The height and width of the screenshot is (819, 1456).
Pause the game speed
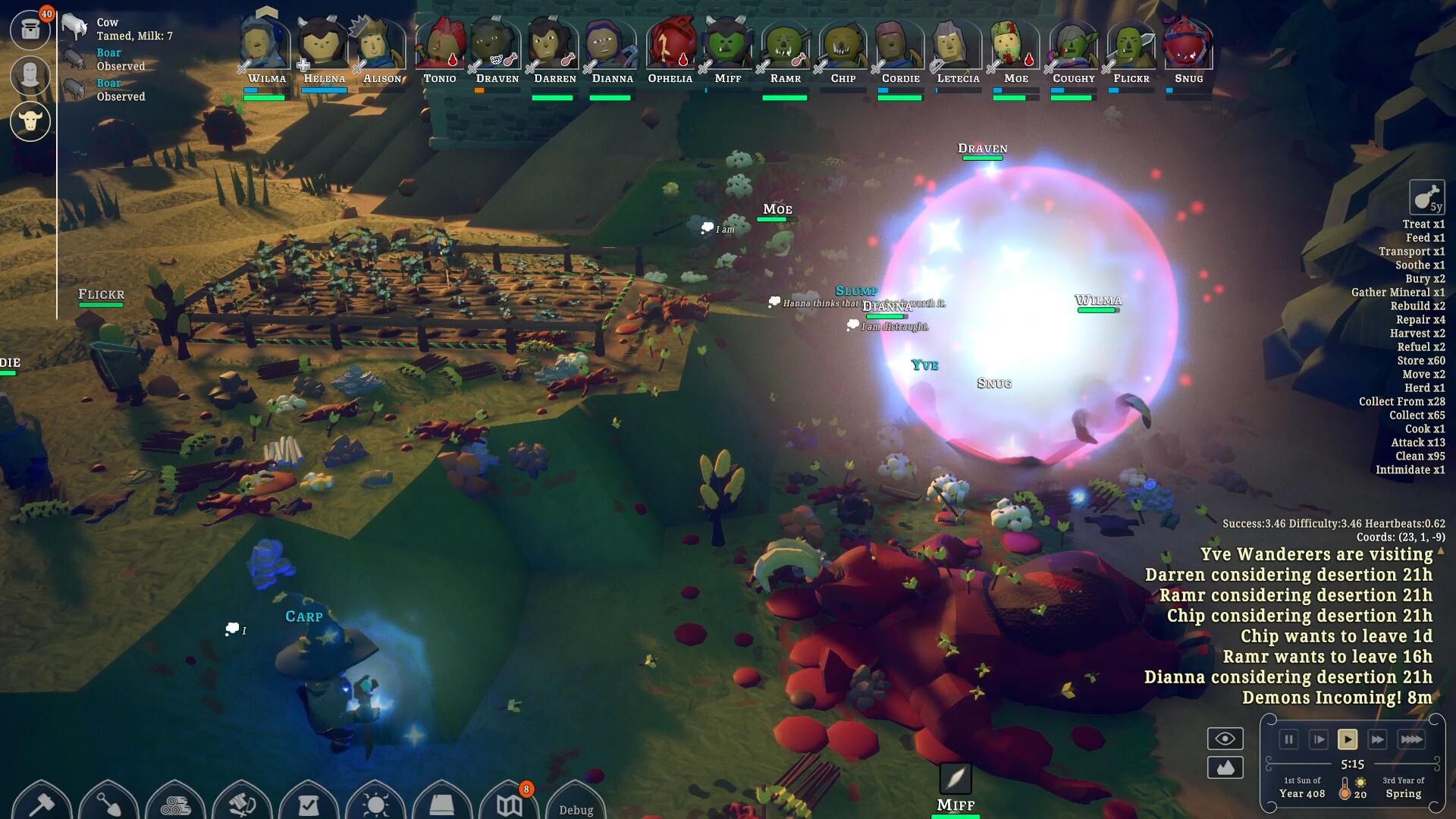[x=1288, y=739]
